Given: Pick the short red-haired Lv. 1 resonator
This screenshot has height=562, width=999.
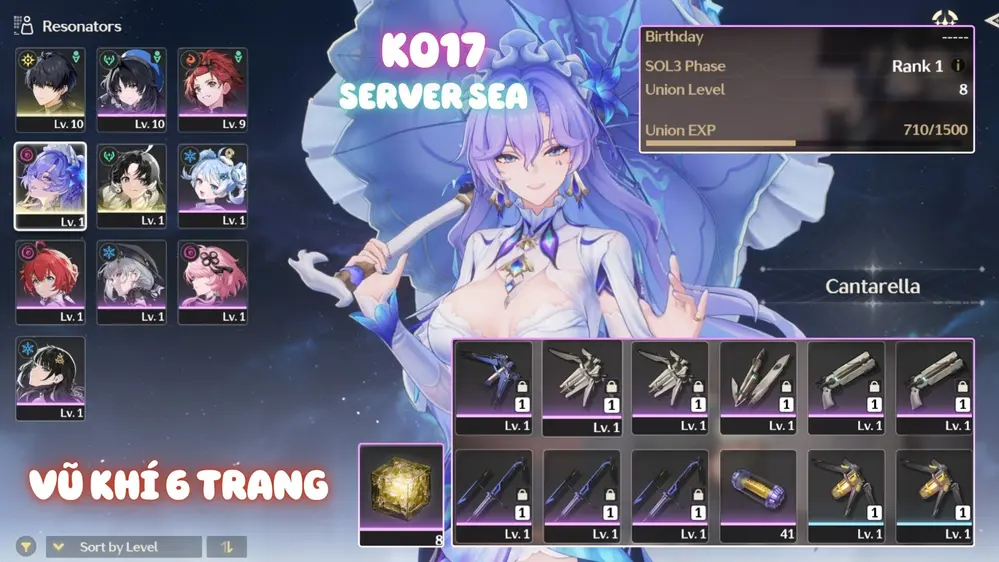Looking at the screenshot, I should click(x=50, y=282).
